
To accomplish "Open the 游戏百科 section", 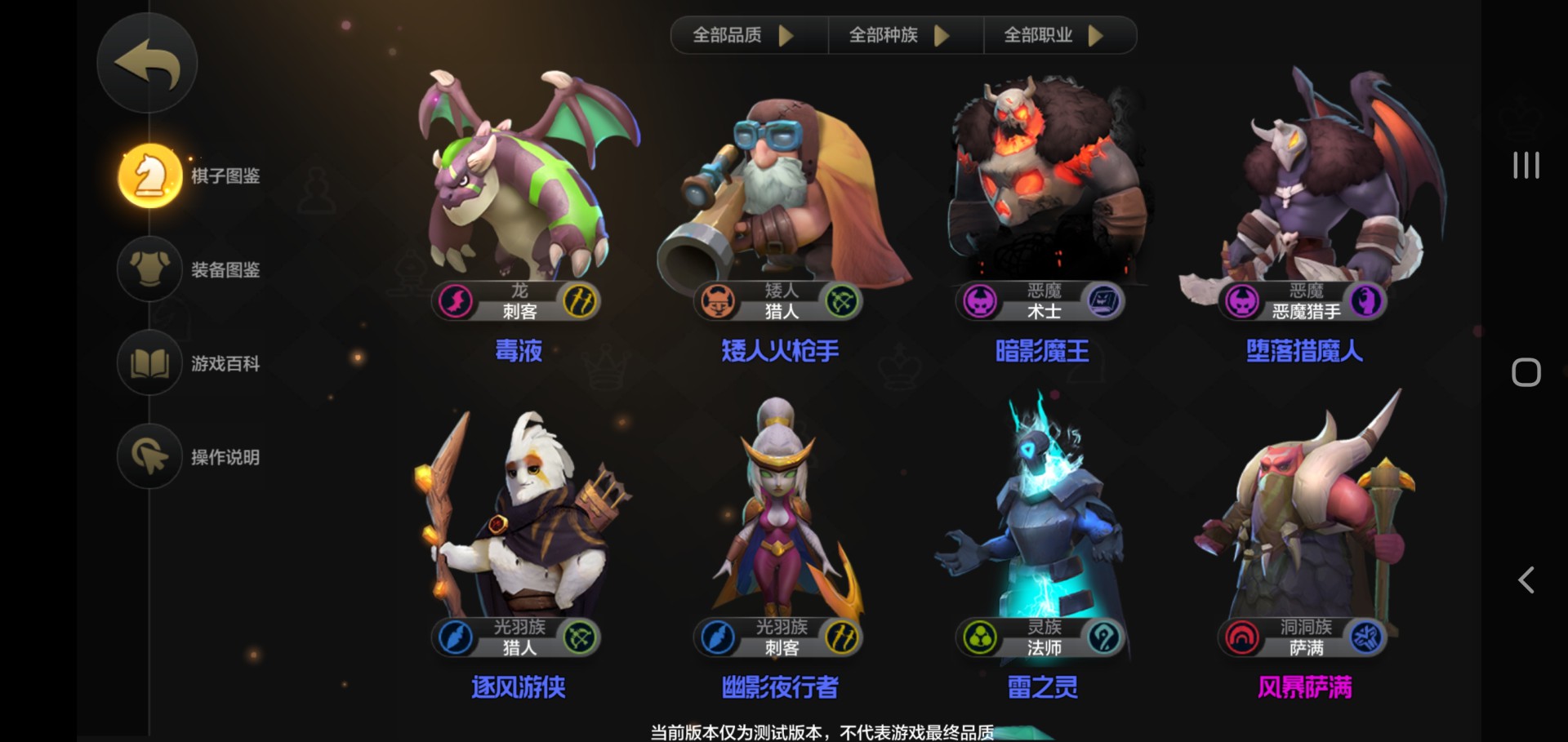I will pos(227,364).
